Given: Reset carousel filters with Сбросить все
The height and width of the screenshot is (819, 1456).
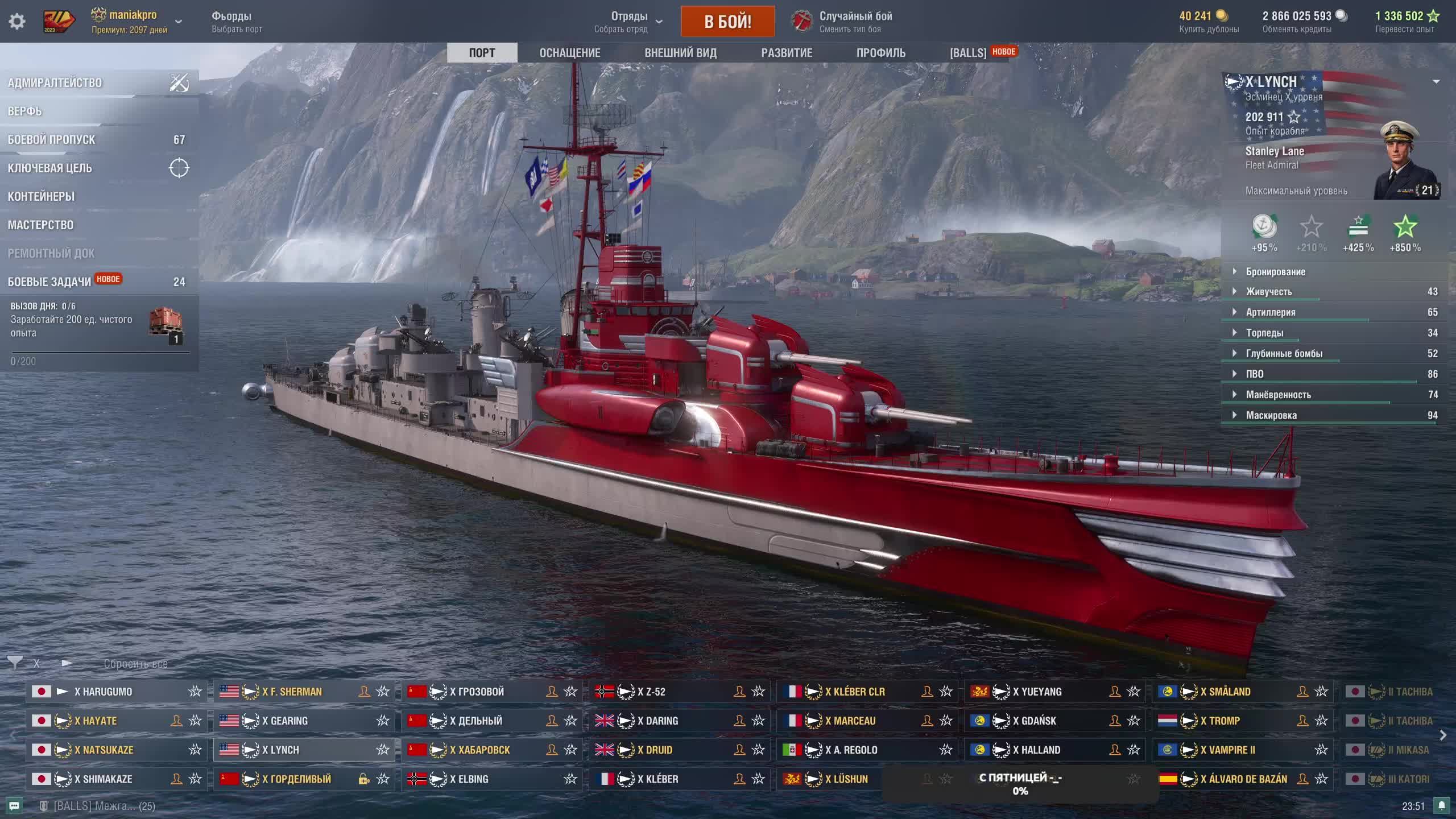Looking at the screenshot, I should (135, 664).
